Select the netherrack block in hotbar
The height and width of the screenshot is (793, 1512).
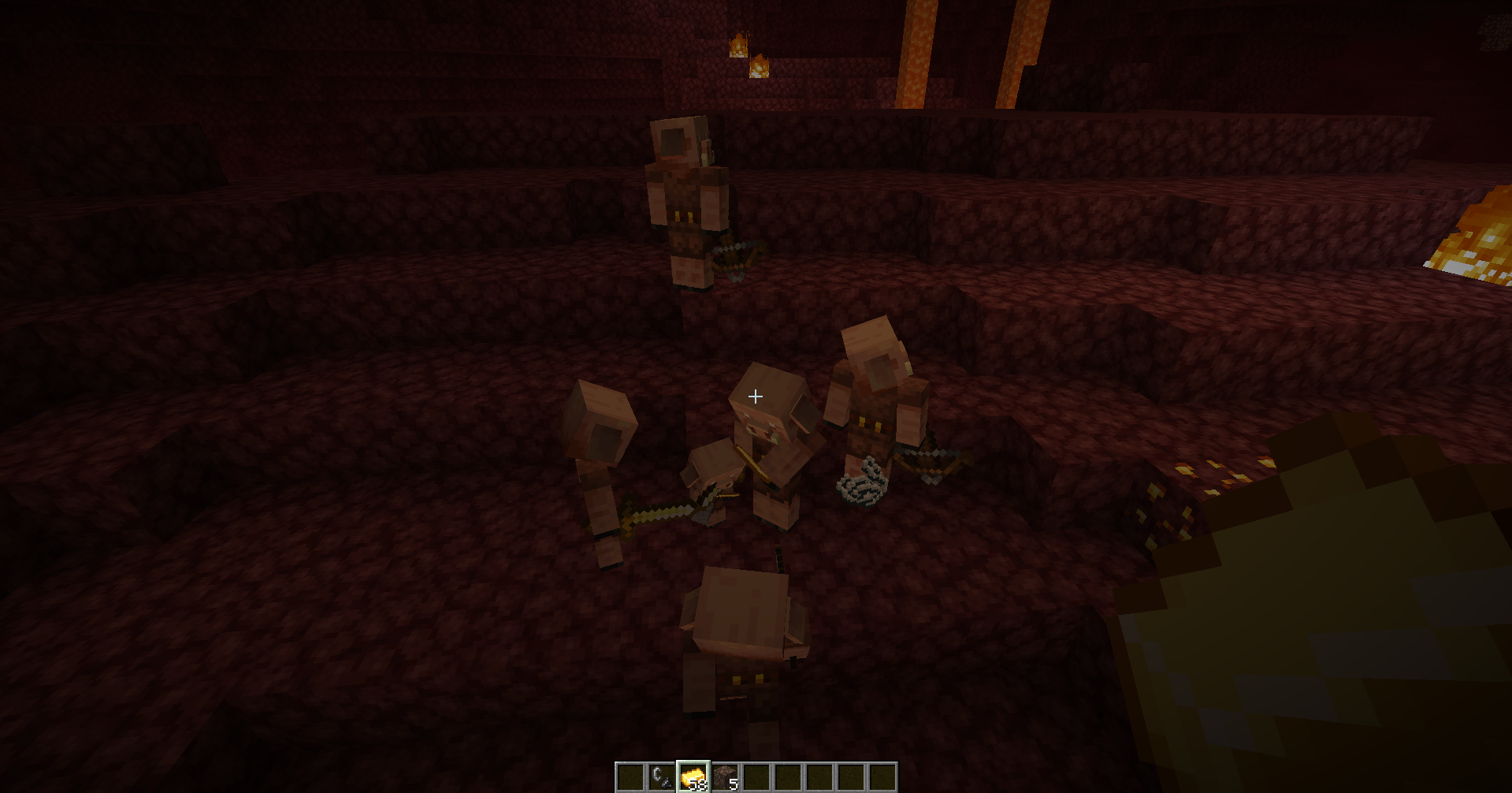tap(726, 775)
